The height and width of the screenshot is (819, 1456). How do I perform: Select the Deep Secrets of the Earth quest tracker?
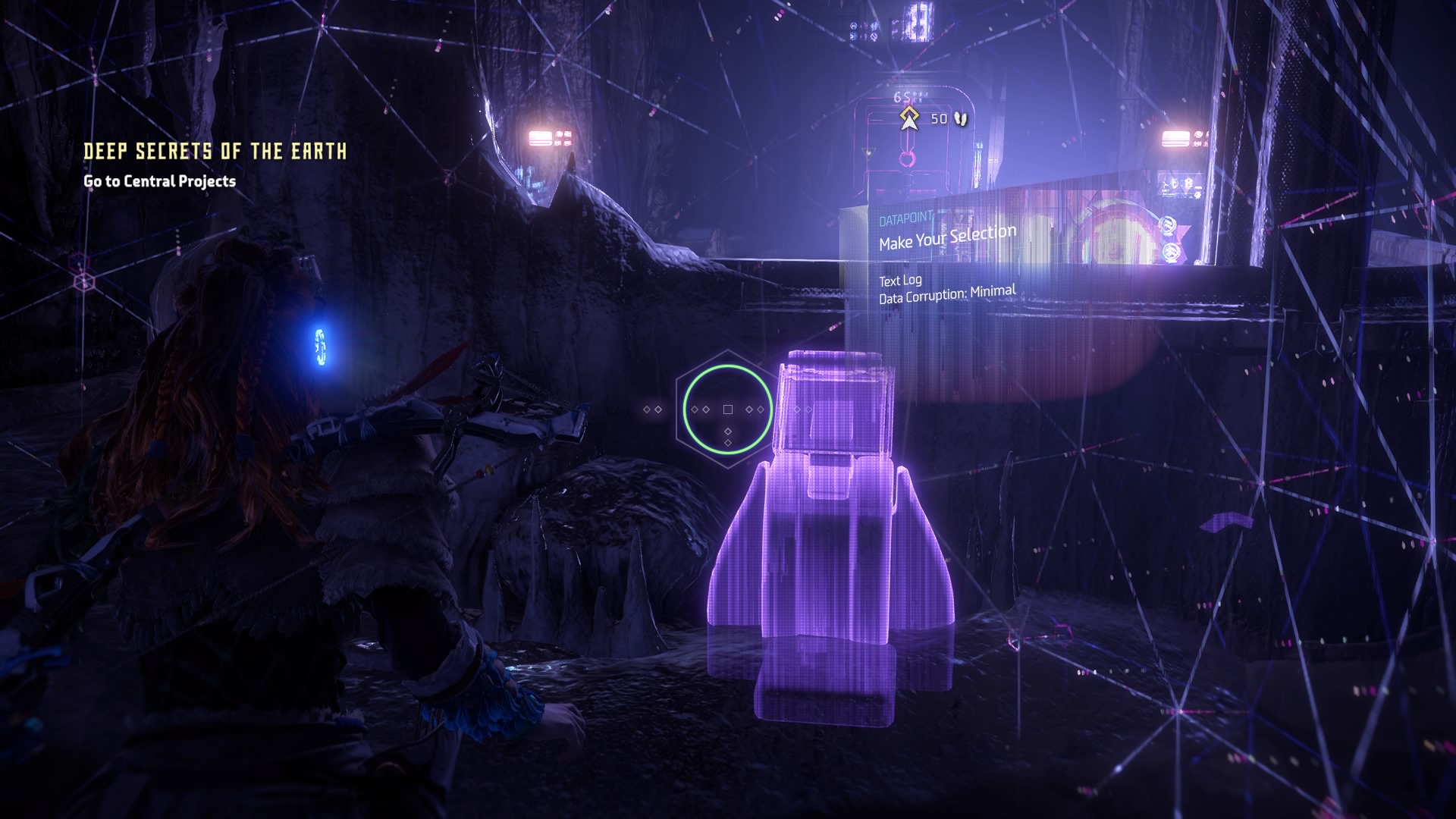(x=215, y=152)
